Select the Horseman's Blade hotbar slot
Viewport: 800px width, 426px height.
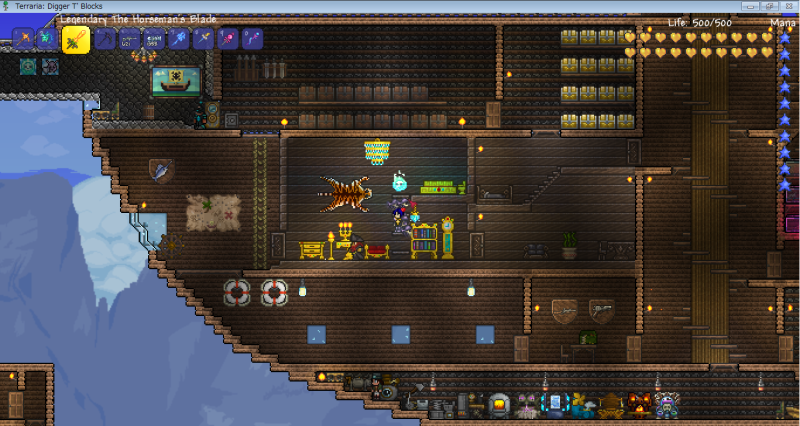click(x=76, y=39)
